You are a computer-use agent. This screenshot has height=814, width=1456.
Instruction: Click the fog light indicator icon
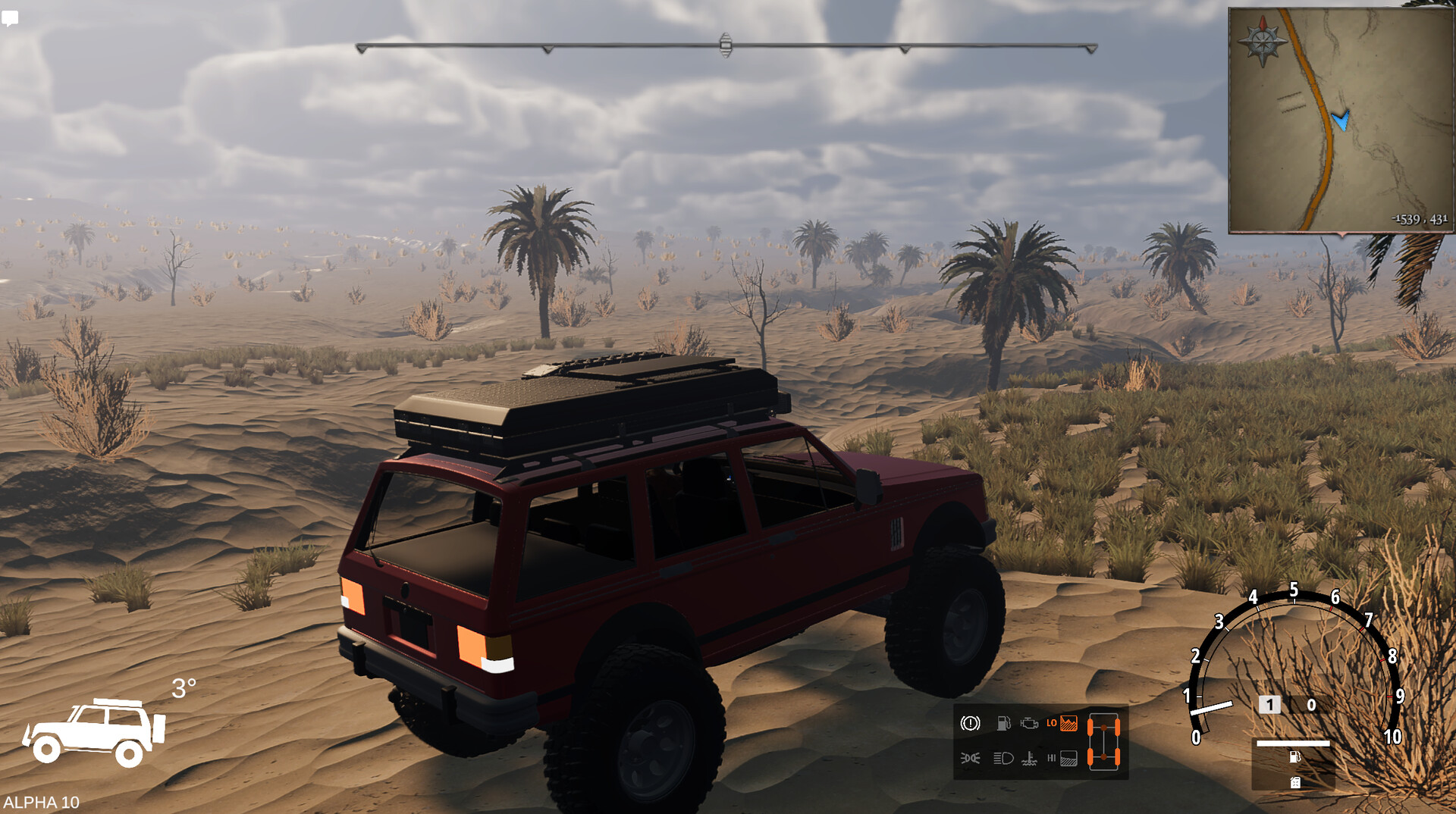[x=971, y=759]
